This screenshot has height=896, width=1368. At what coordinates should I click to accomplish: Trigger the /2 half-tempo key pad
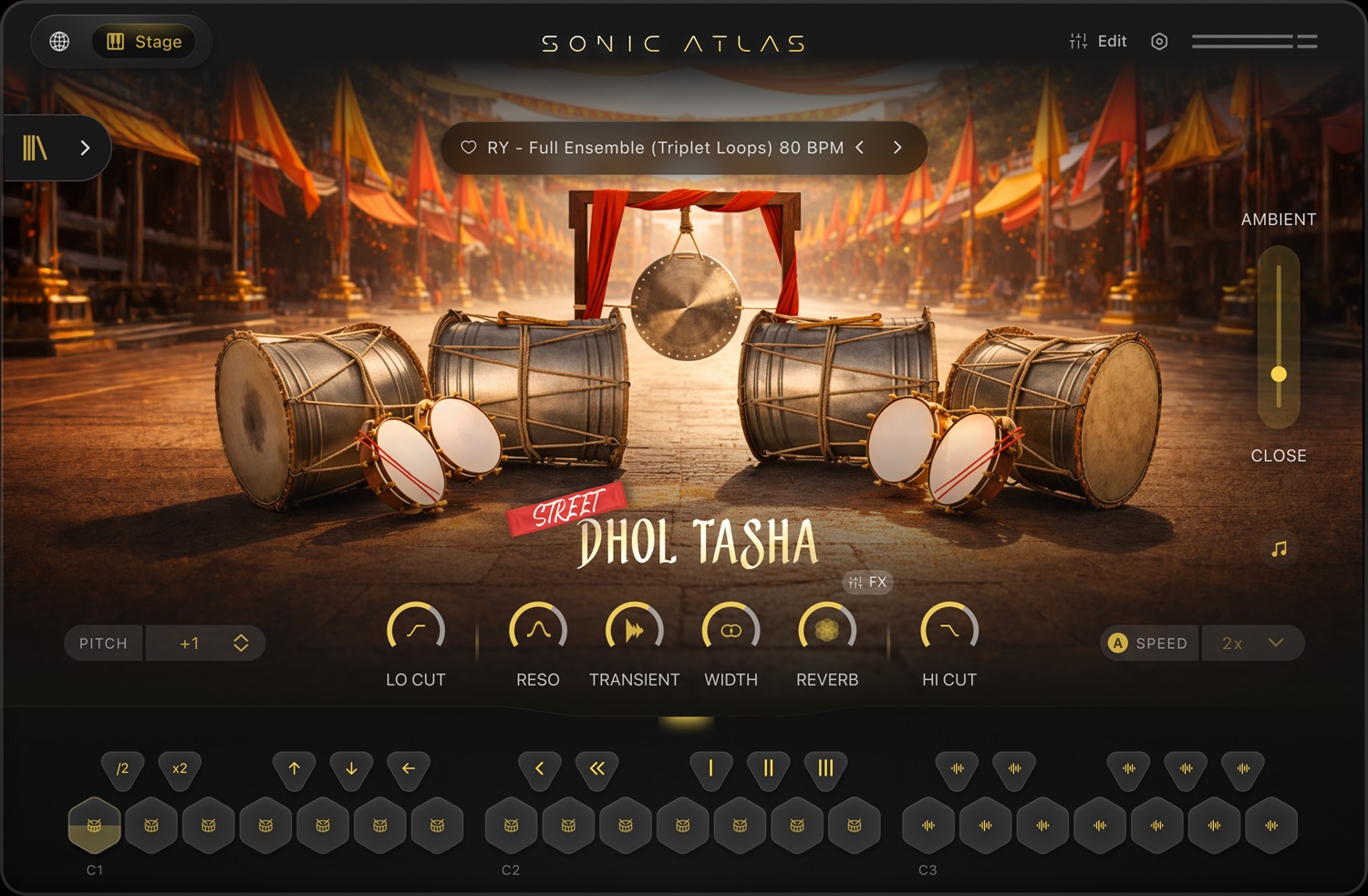point(123,769)
